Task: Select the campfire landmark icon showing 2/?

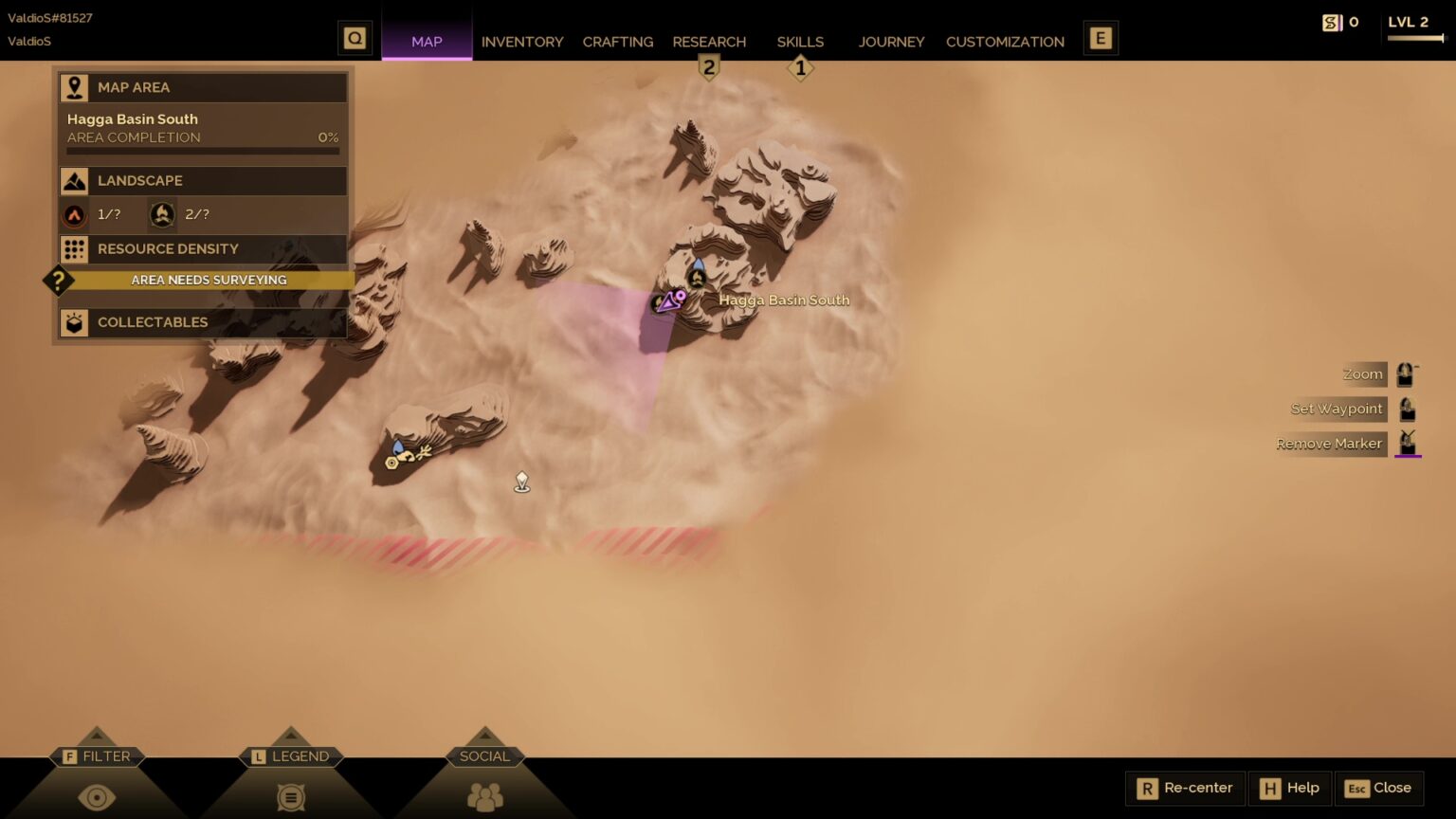Action: pos(161,214)
